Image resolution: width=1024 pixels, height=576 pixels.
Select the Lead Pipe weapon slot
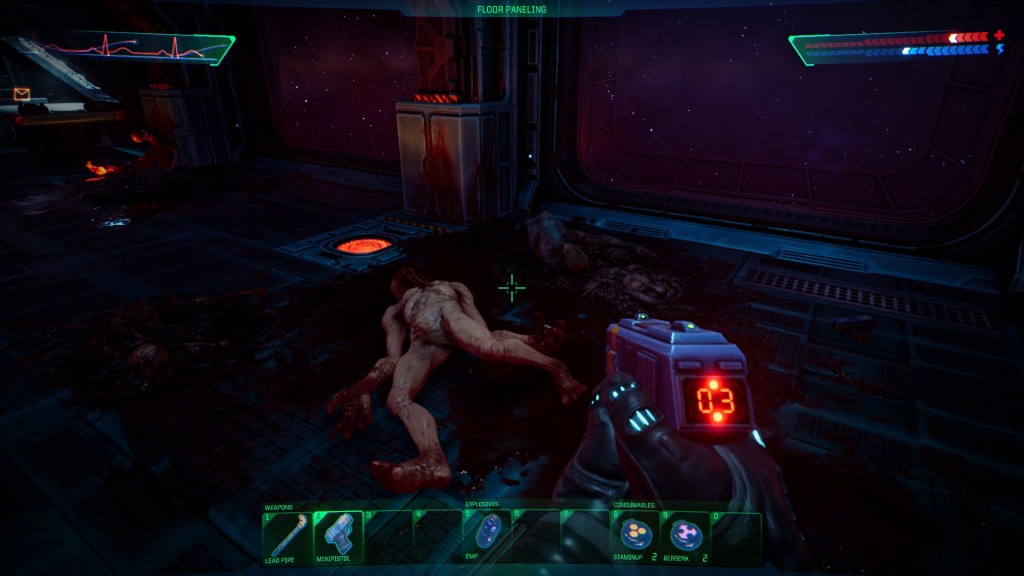(x=287, y=537)
